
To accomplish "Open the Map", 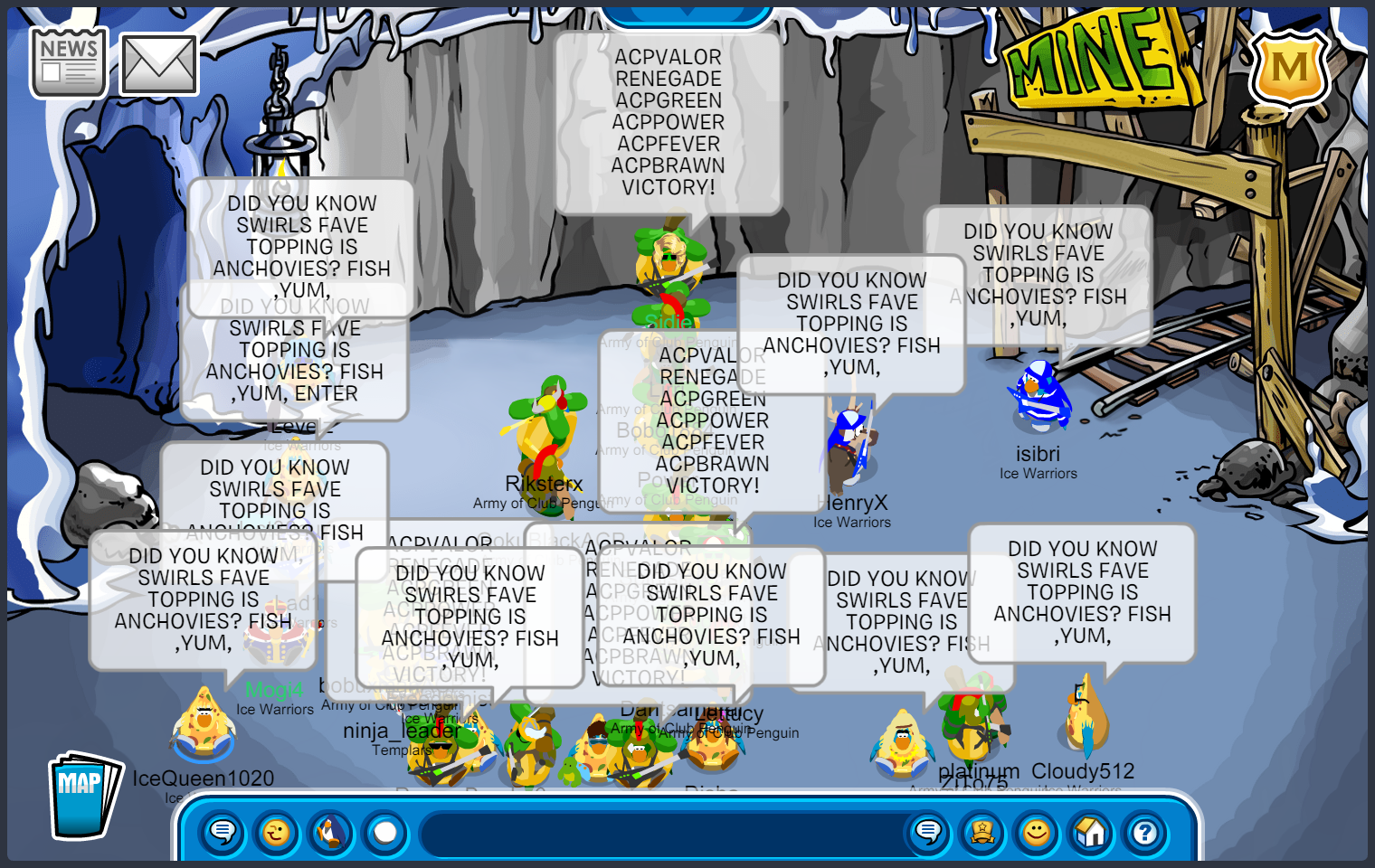I will pos(83,795).
